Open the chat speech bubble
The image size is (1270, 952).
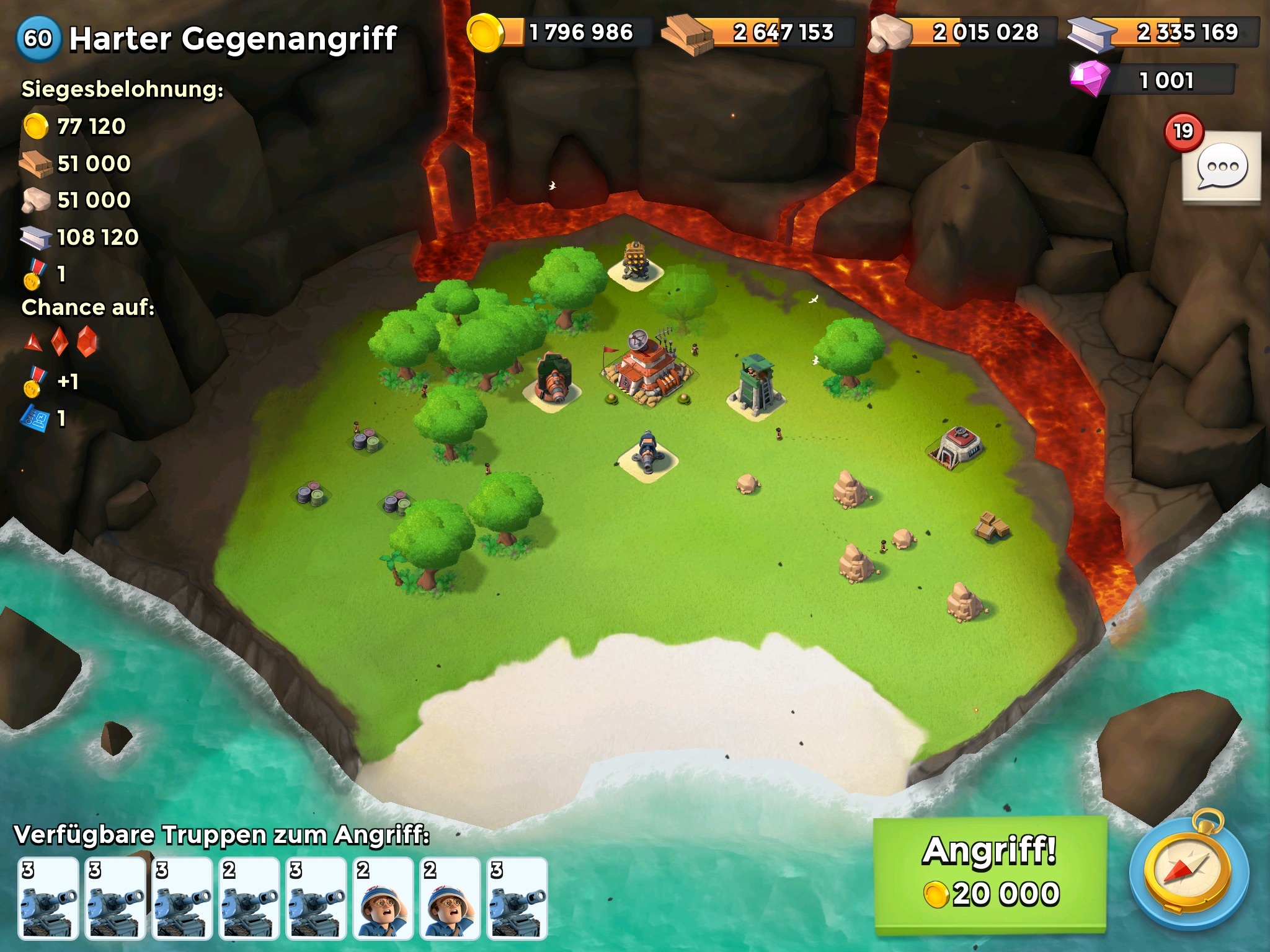tap(1221, 167)
